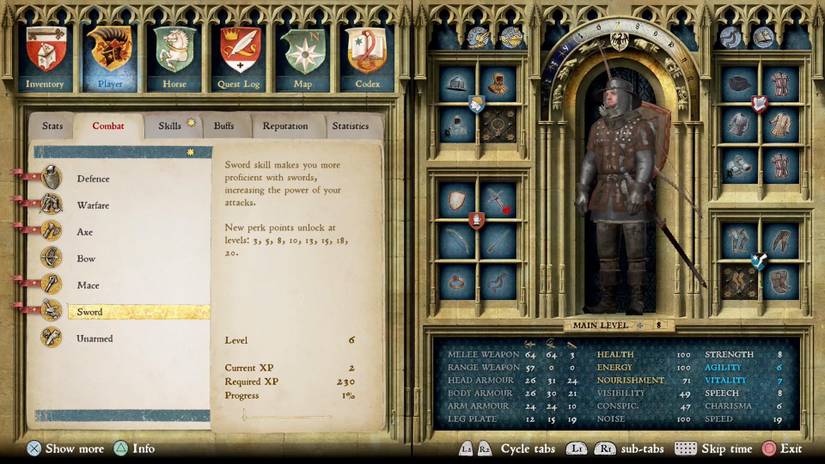825x464 pixels.
Task: Select the Unarmed skill entry
Action: click(94, 339)
